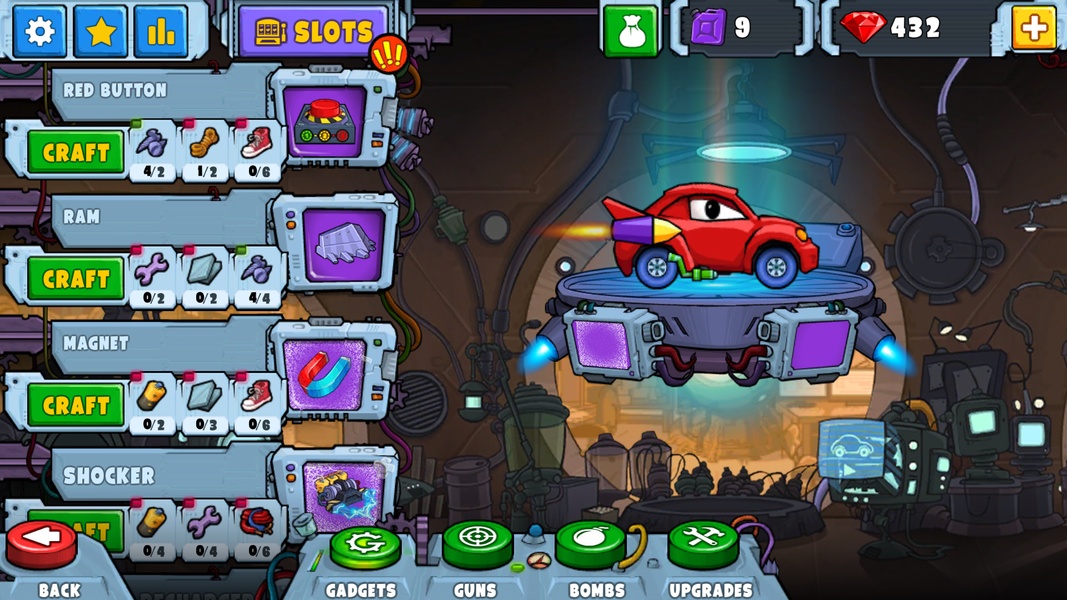This screenshot has height=600, width=1067.
Task: Switch to the Gadgets tab
Action: point(365,547)
